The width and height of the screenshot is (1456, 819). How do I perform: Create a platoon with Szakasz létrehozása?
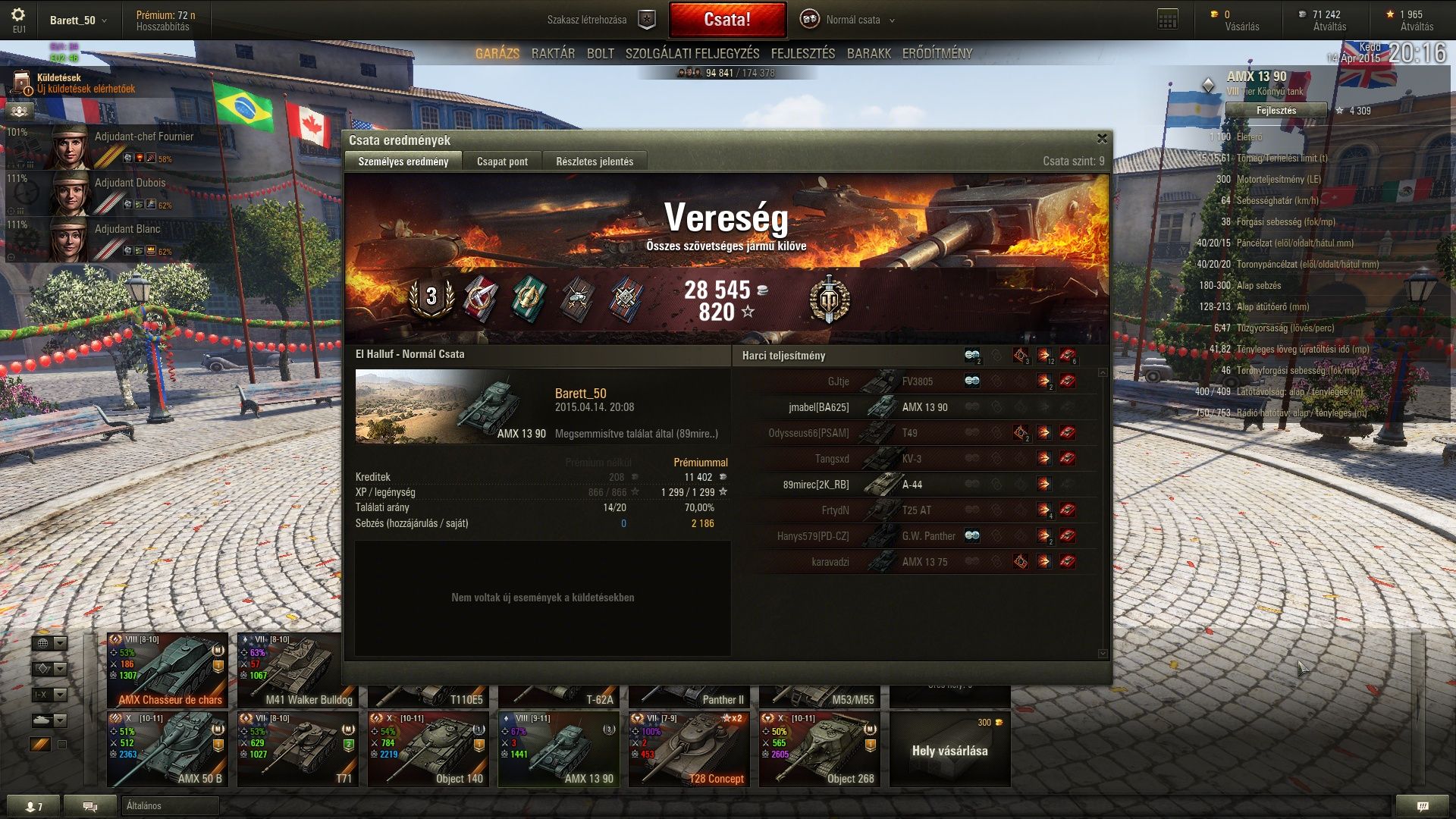click(599, 20)
